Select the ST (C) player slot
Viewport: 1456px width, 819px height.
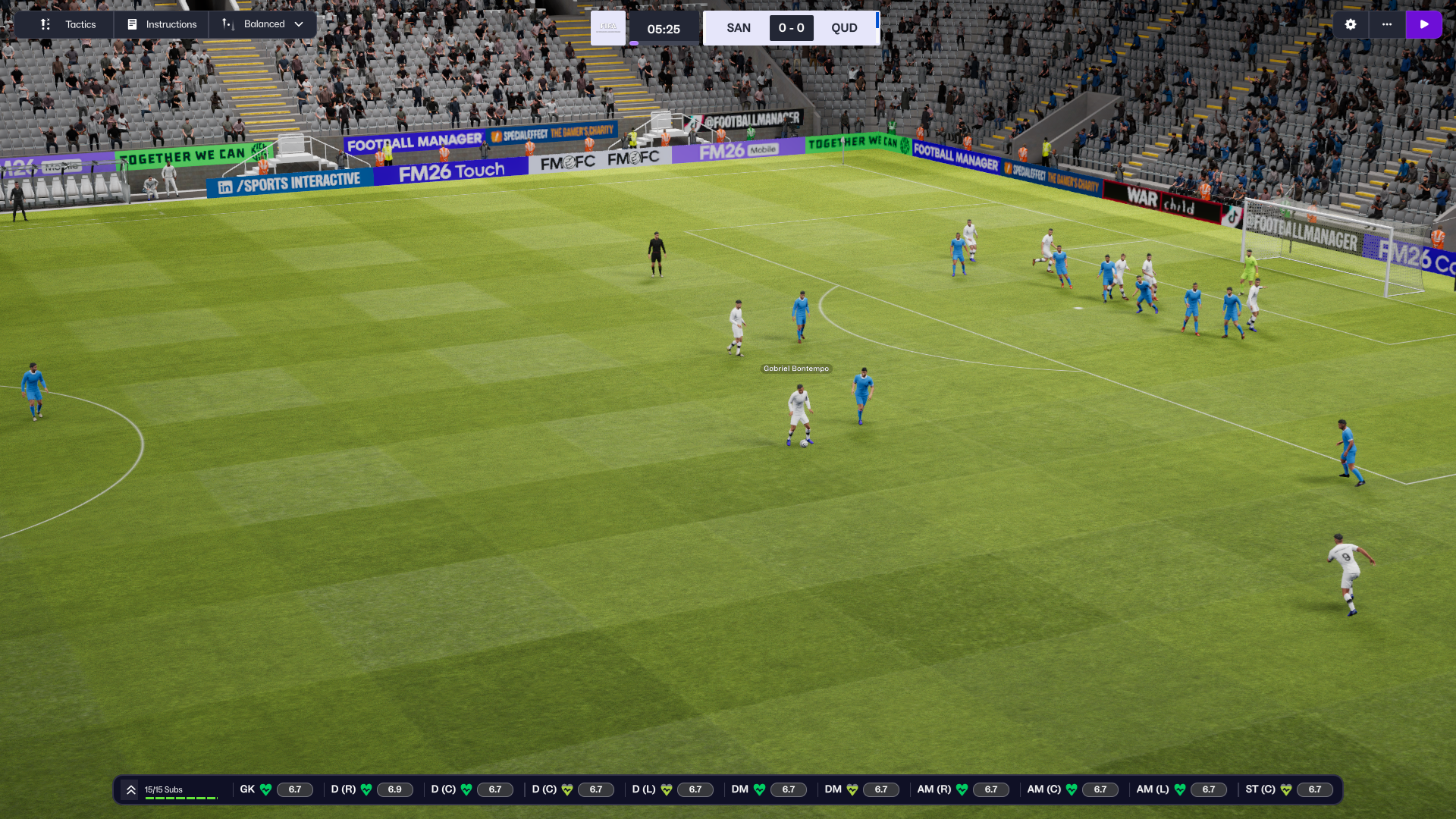[x=1287, y=789]
